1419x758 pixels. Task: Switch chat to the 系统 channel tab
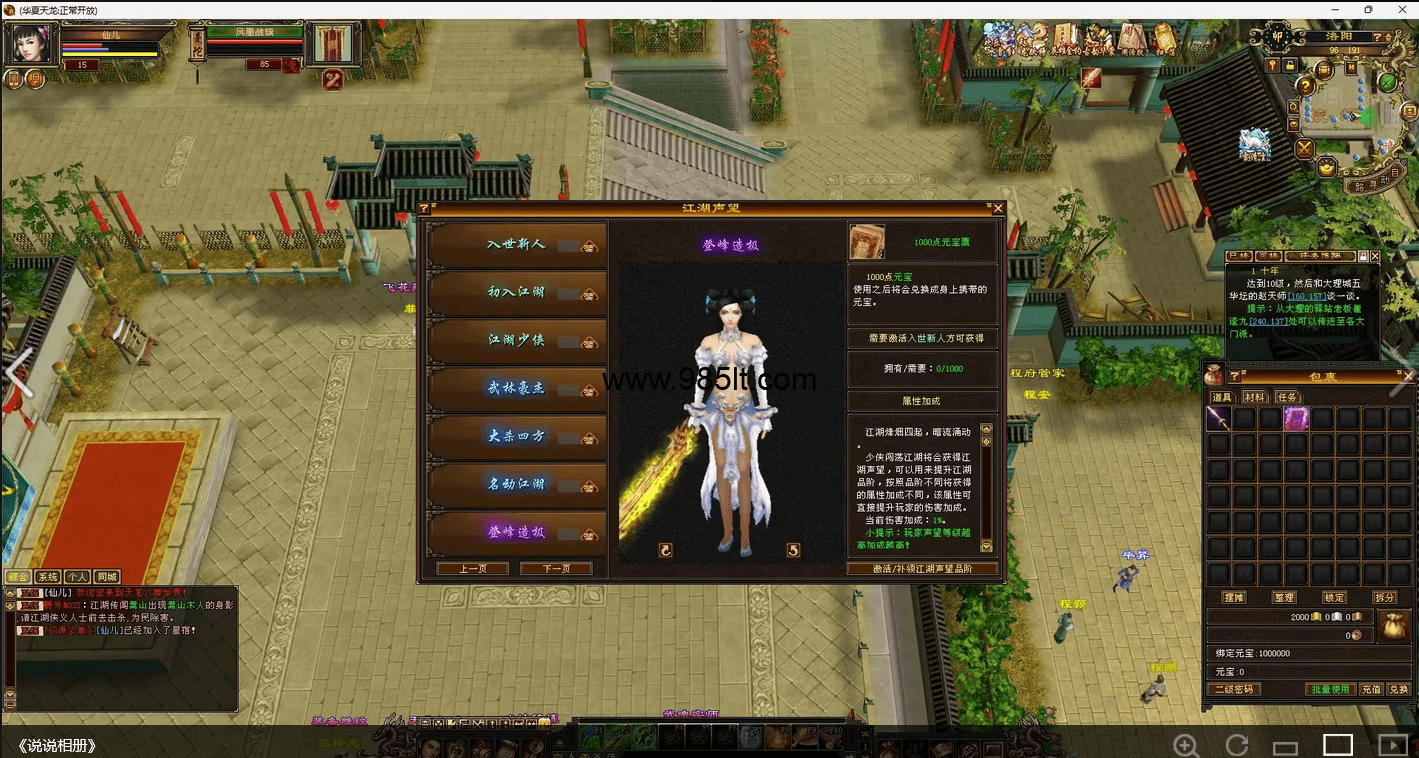[x=47, y=577]
